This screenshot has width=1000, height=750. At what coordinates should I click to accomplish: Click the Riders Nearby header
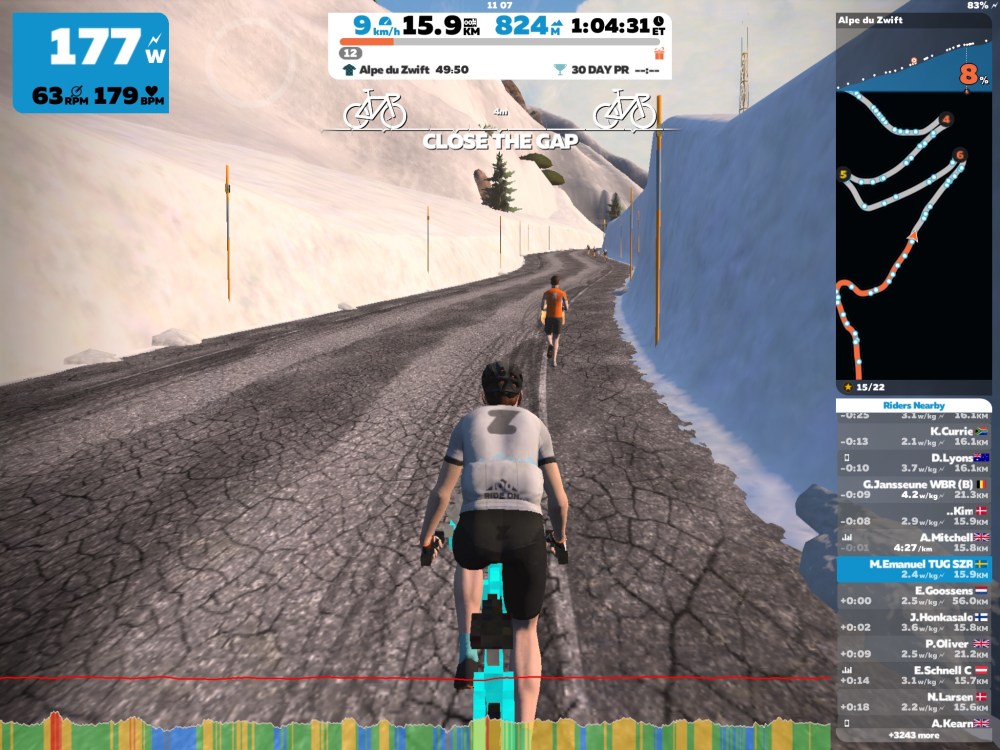913,405
